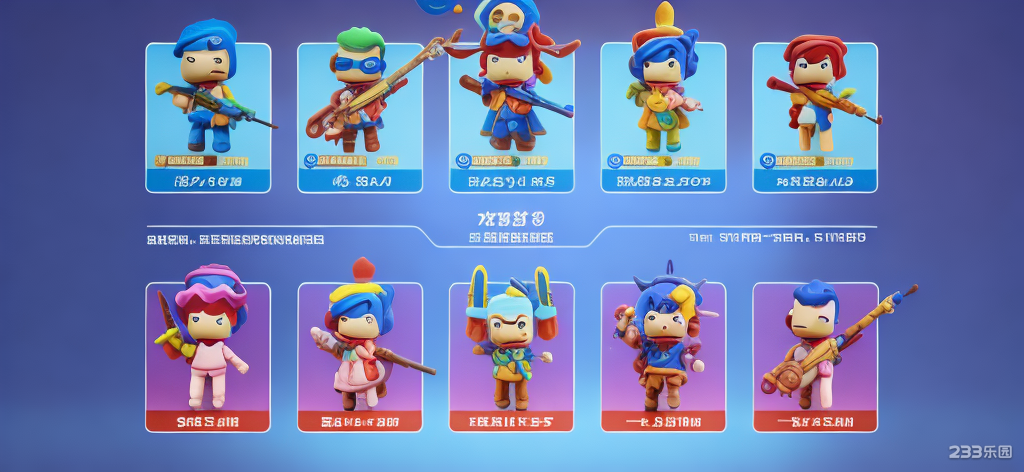The height and width of the screenshot is (472, 1024).
Task: Select the blue-beanie rifle soldier card
Action: pos(208,117)
